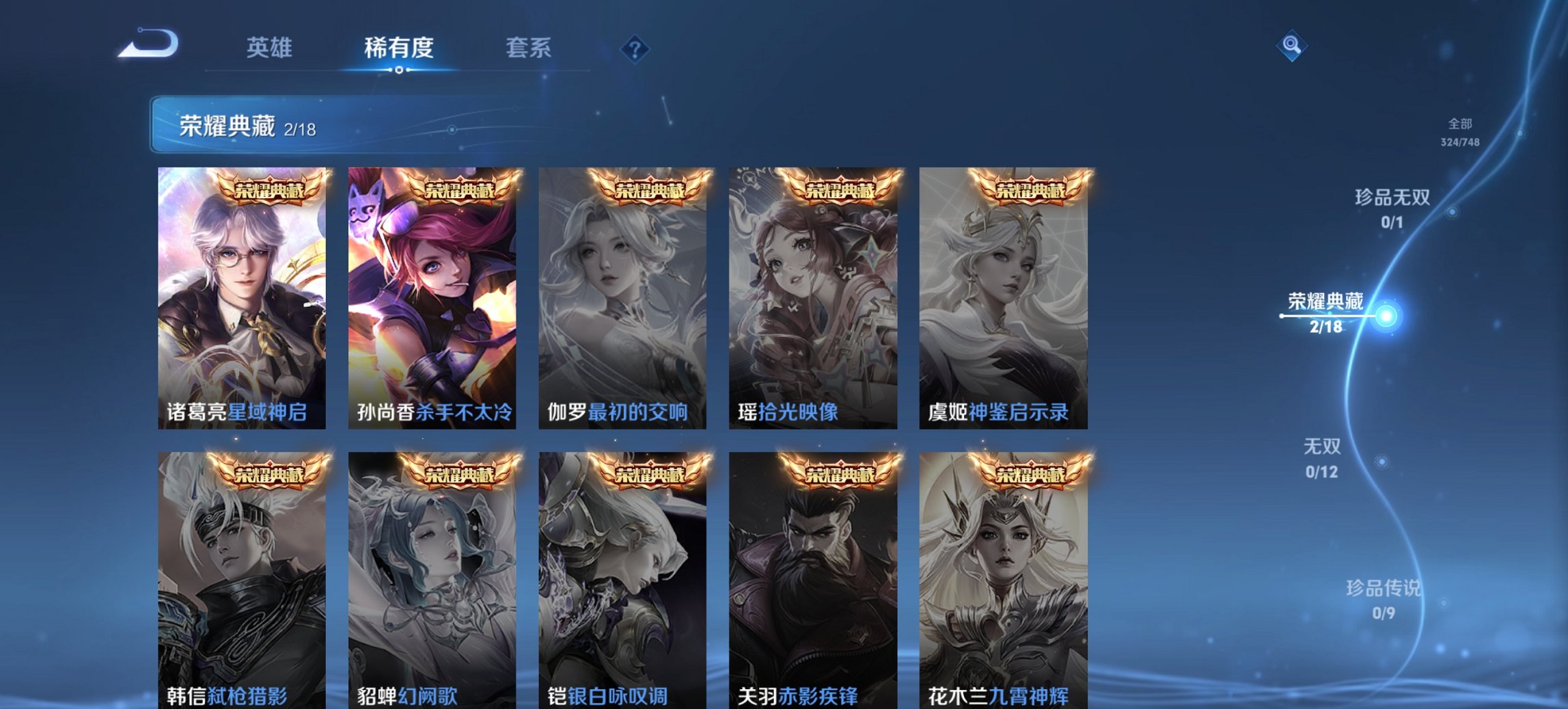Open help via the question mark icon
Viewport: 1568px width, 709px height.
pos(636,47)
